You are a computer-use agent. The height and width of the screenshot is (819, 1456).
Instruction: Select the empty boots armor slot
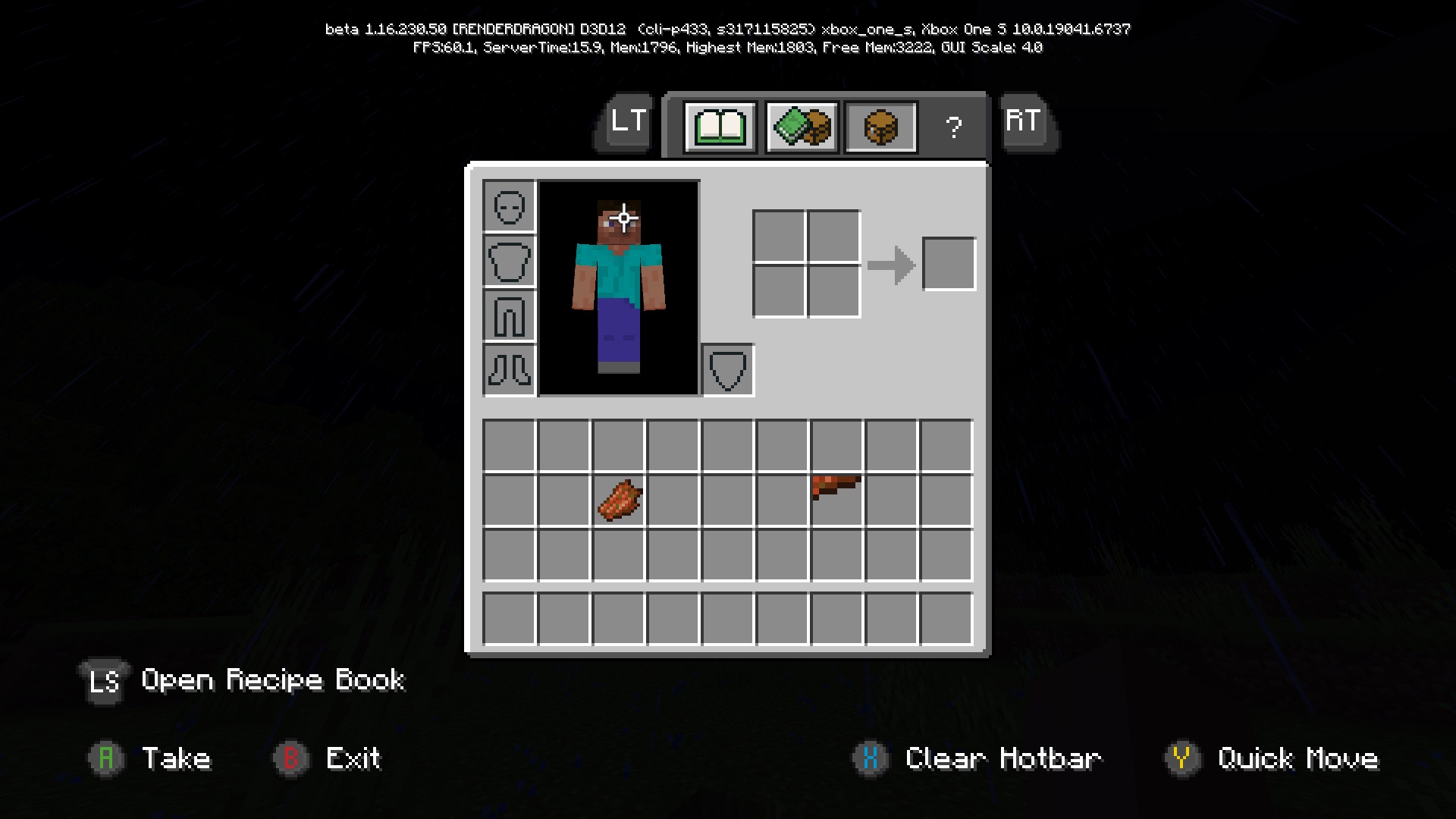pos(509,371)
